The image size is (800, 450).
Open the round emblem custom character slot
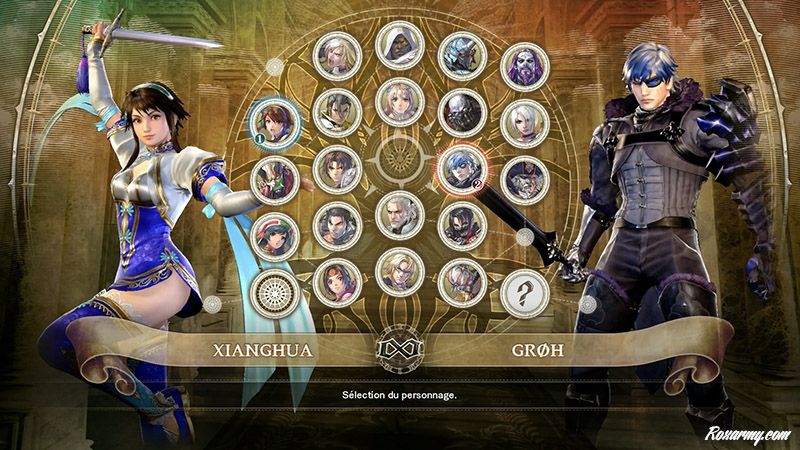[x=275, y=293]
